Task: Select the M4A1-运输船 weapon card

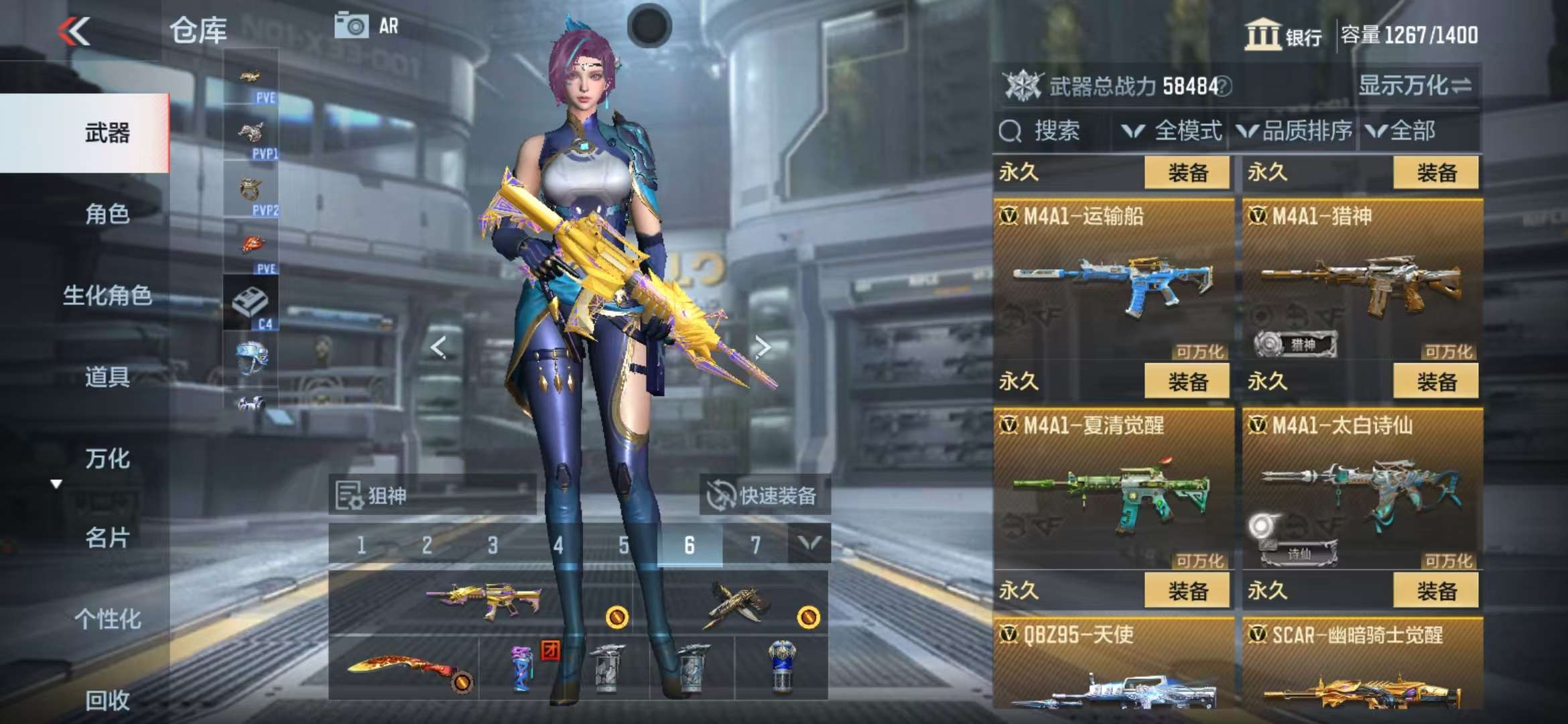Action: point(1113,280)
